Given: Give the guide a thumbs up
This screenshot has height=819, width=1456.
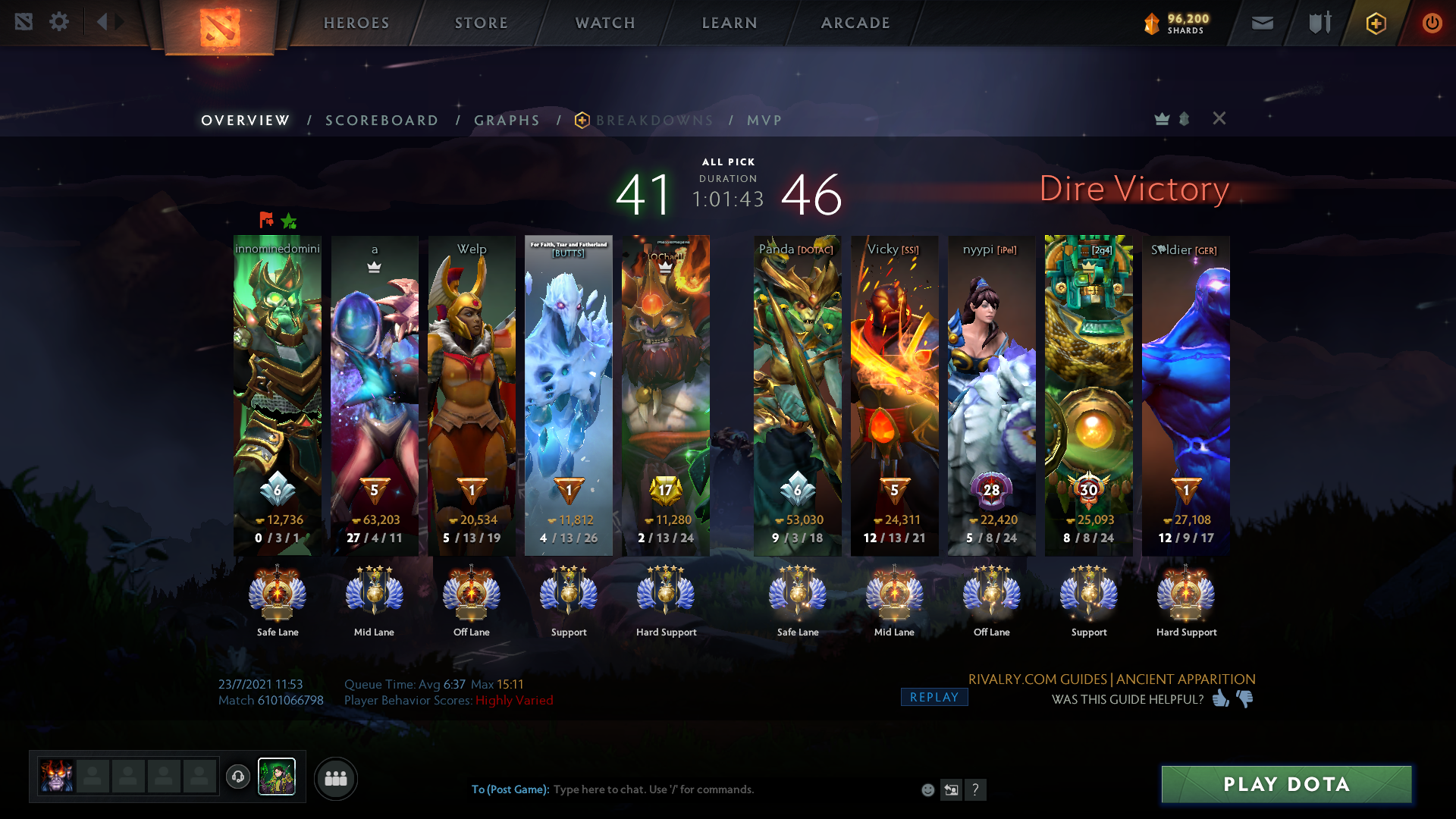Looking at the screenshot, I should pyautogui.click(x=1220, y=698).
